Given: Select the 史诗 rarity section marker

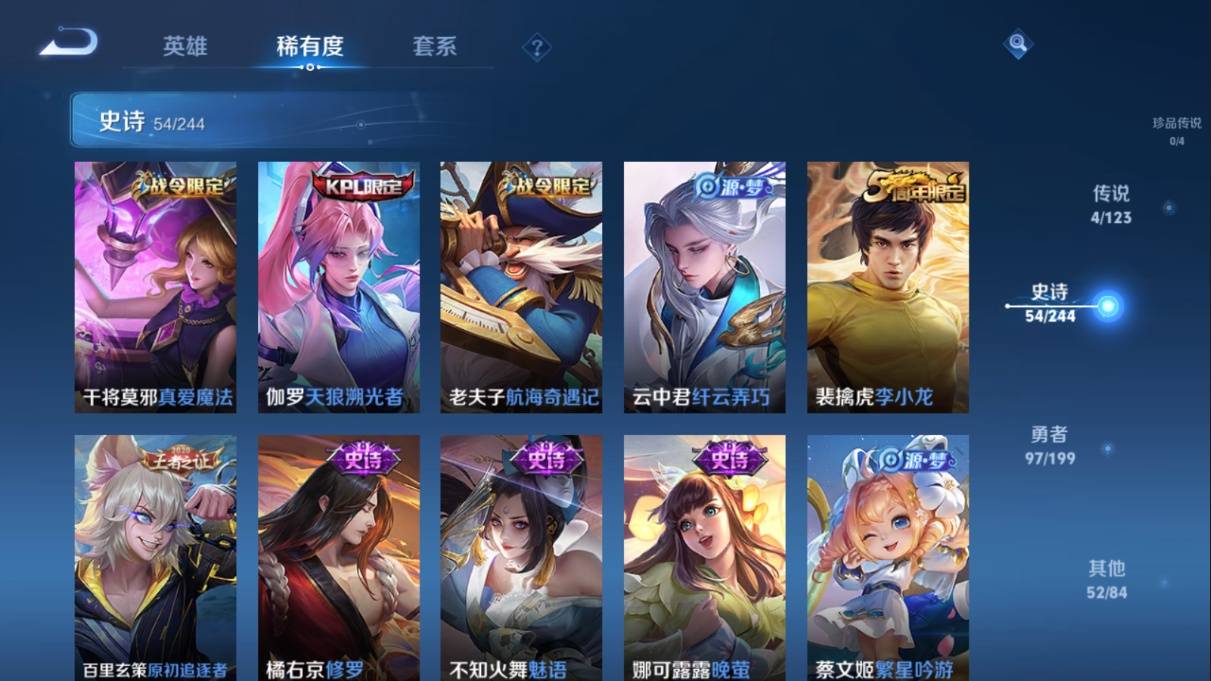Looking at the screenshot, I should [1107, 306].
